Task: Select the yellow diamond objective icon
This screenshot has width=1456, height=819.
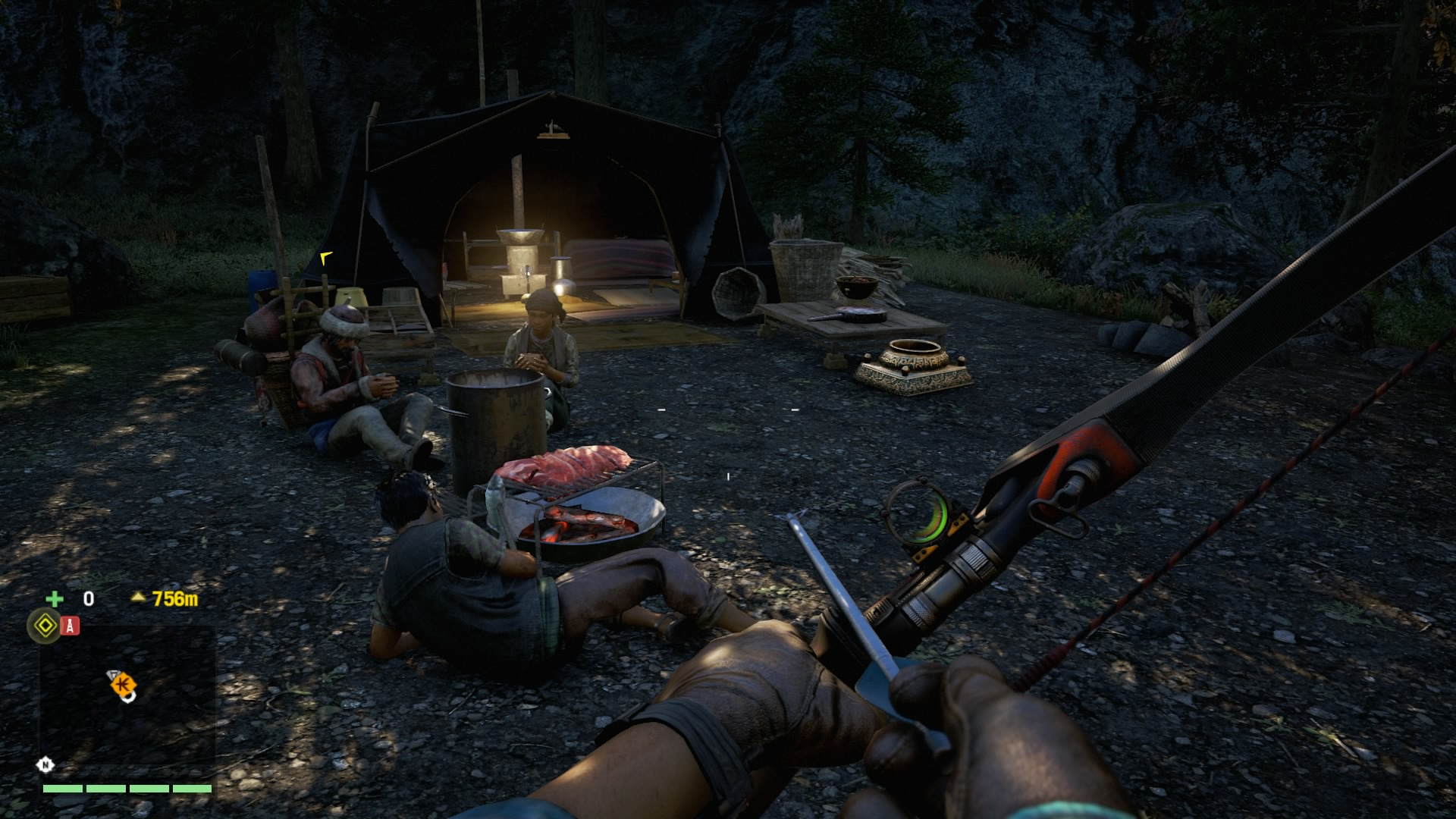Action: 44,626
